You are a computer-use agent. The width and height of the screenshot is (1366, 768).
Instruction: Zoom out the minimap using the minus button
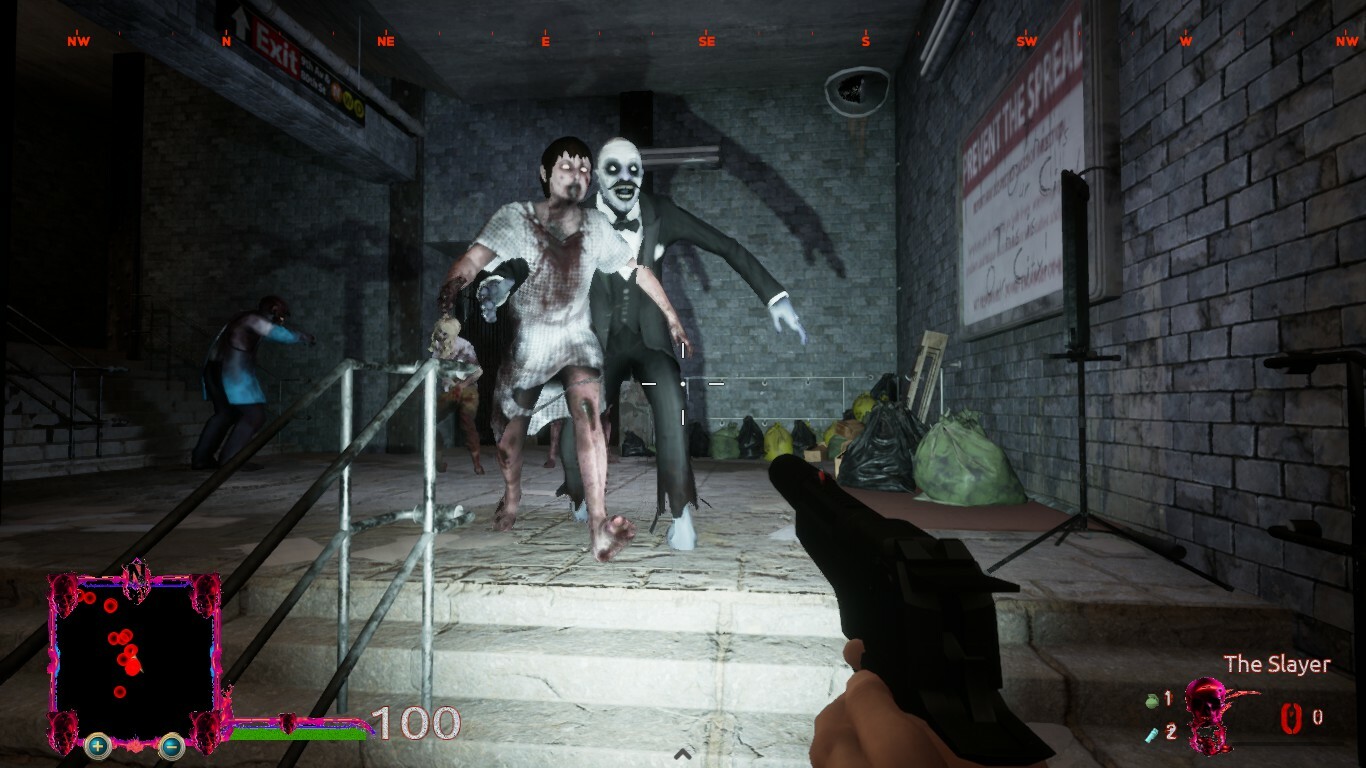pyautogui.click(x=171, y=746)
